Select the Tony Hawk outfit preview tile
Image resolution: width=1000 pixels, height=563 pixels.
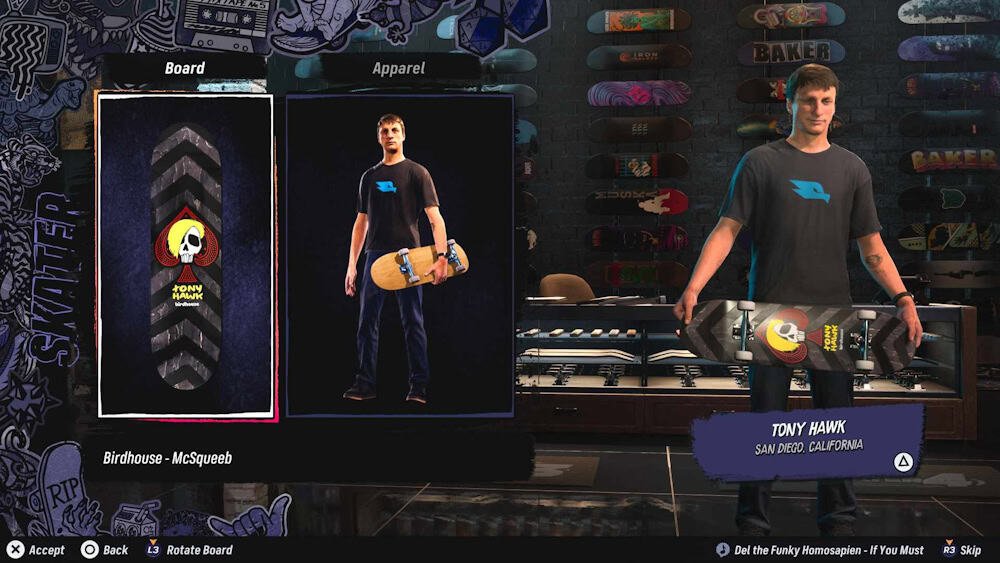400,255
